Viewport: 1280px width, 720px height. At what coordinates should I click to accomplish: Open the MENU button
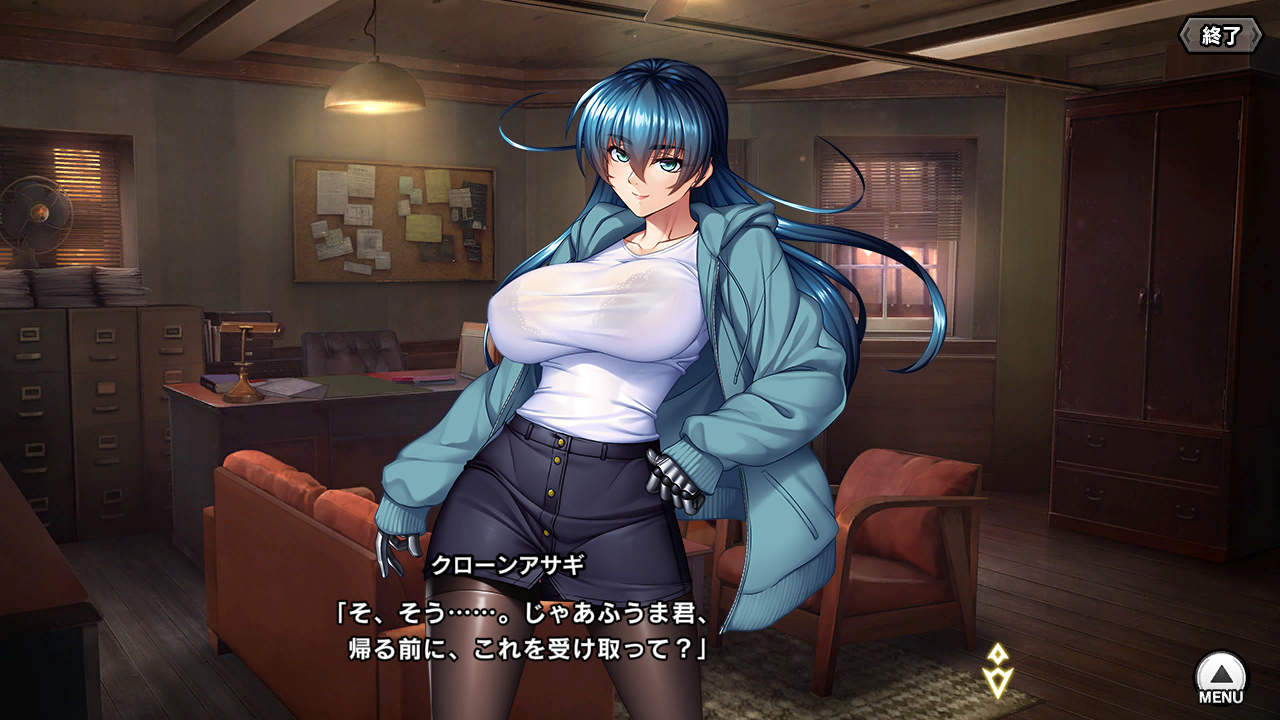(x=1221, y=677)
